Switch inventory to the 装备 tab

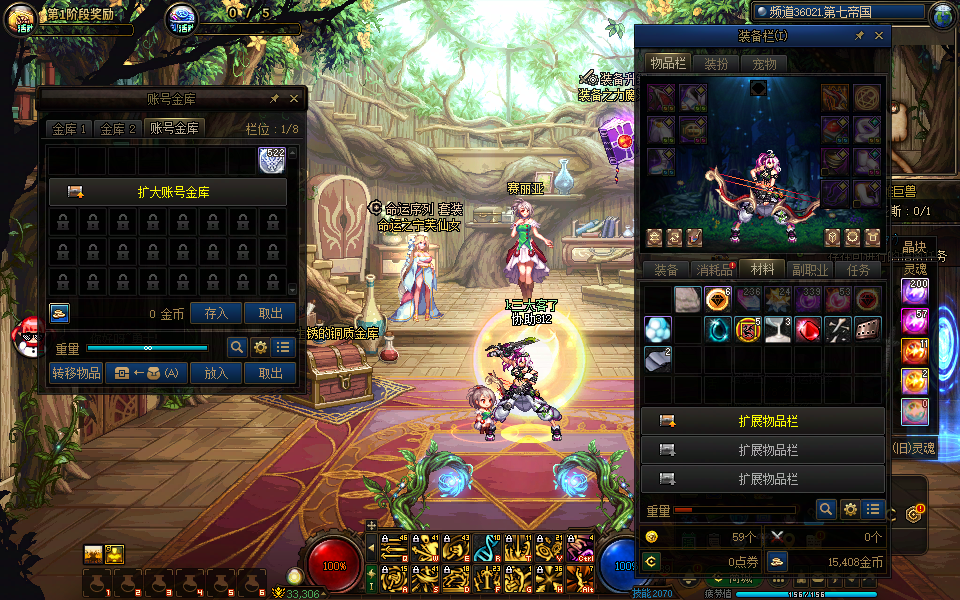666,270
